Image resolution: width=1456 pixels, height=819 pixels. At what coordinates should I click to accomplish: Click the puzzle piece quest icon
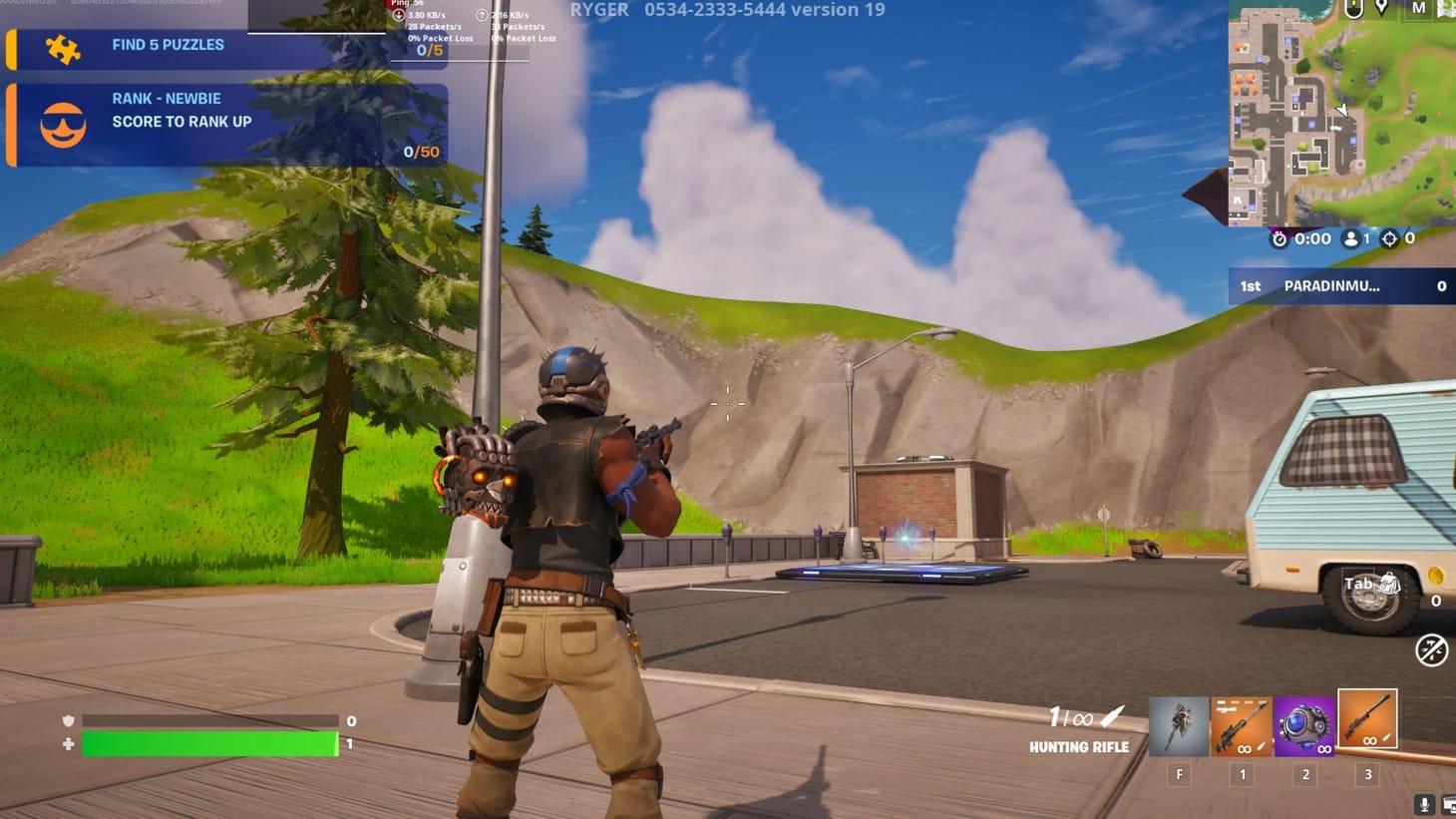[x=62, y=44]
